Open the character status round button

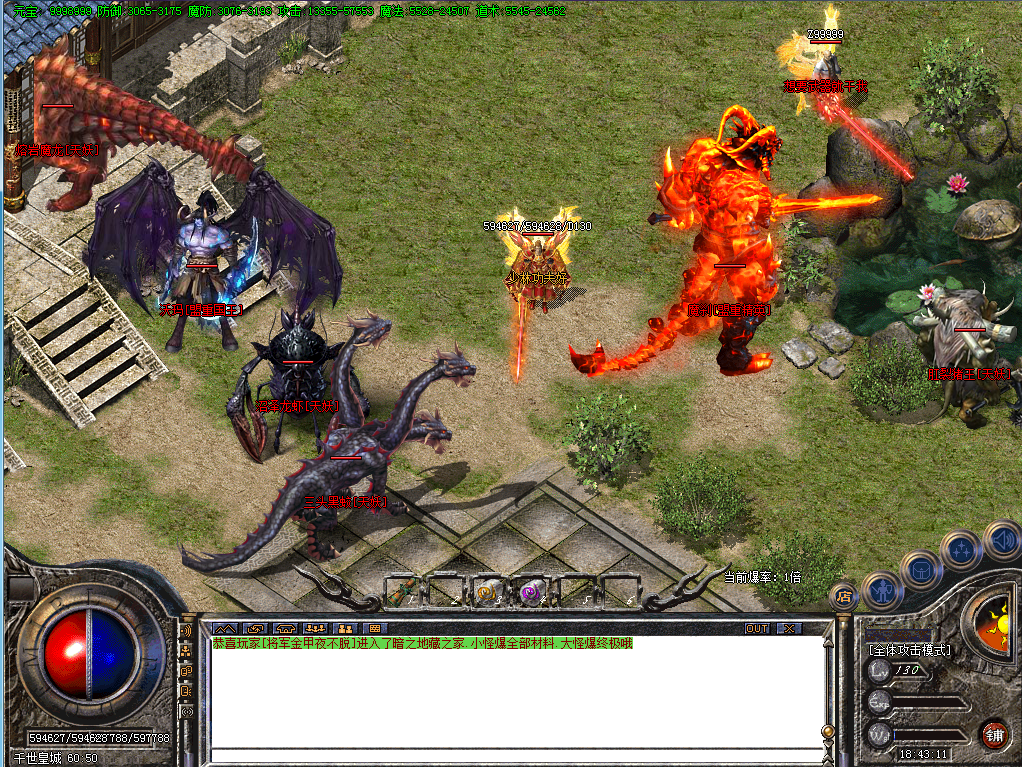[883, 590]
